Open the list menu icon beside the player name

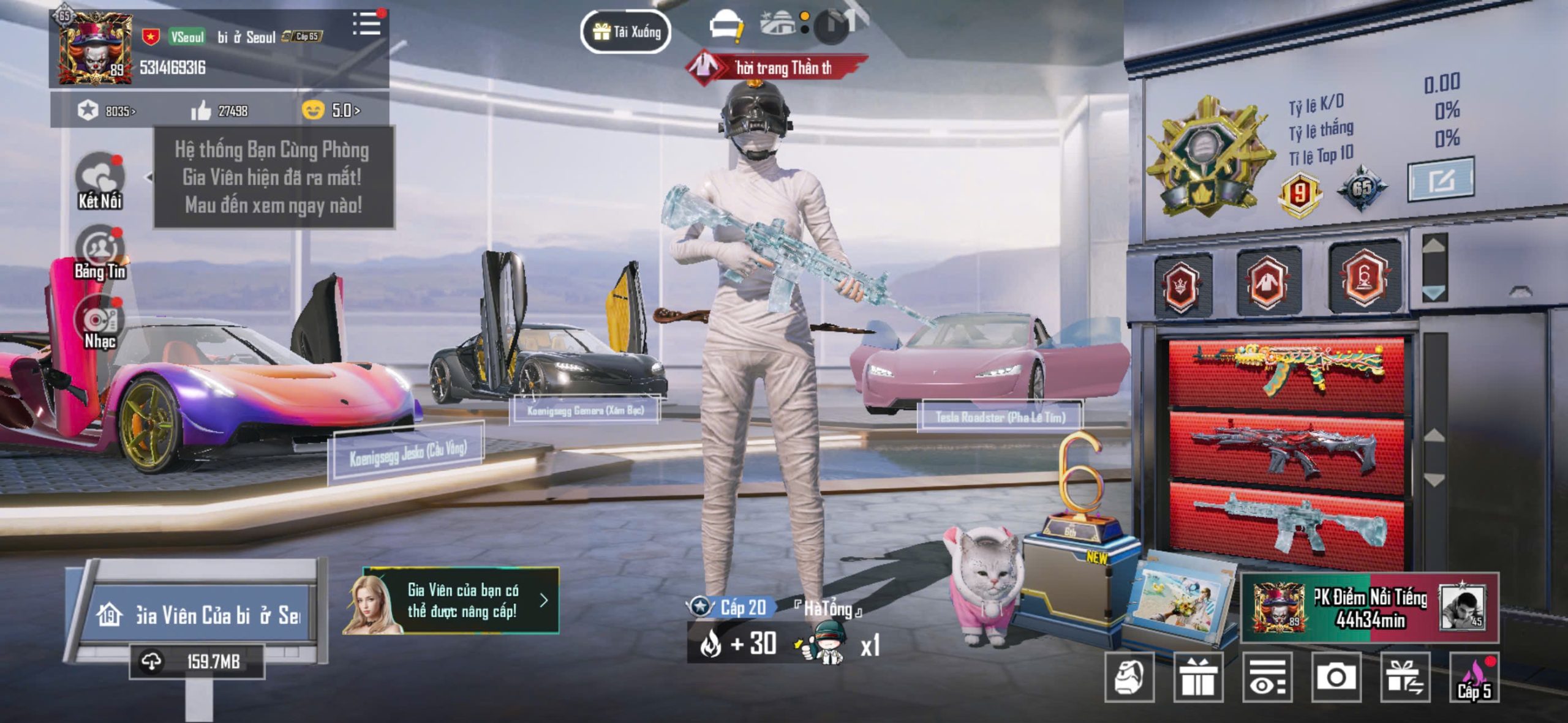pyautogui.click(x=366, y=24)
